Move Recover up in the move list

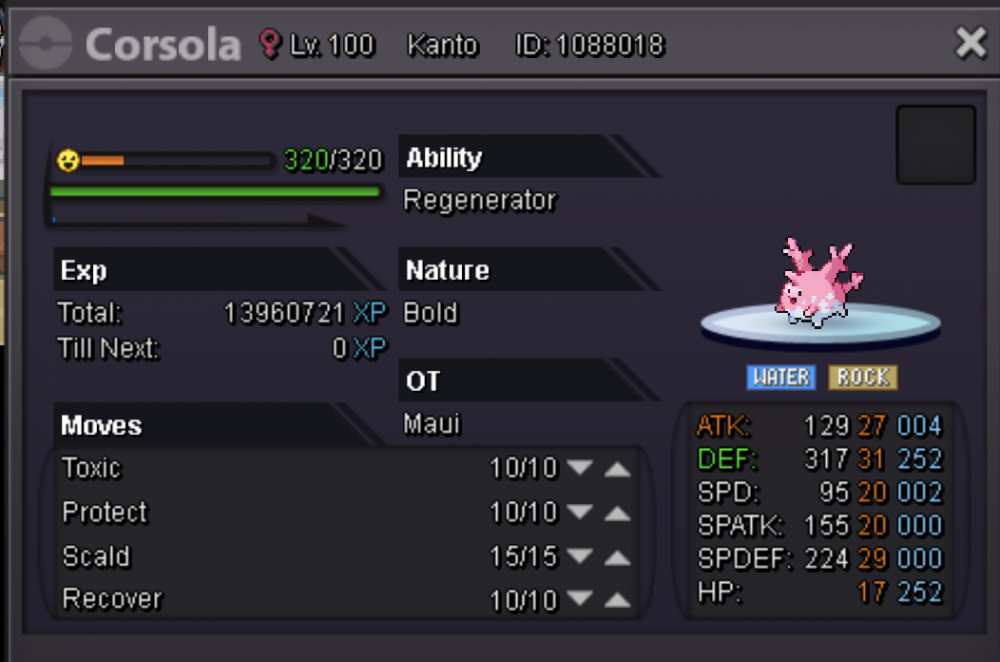(618, 601)
